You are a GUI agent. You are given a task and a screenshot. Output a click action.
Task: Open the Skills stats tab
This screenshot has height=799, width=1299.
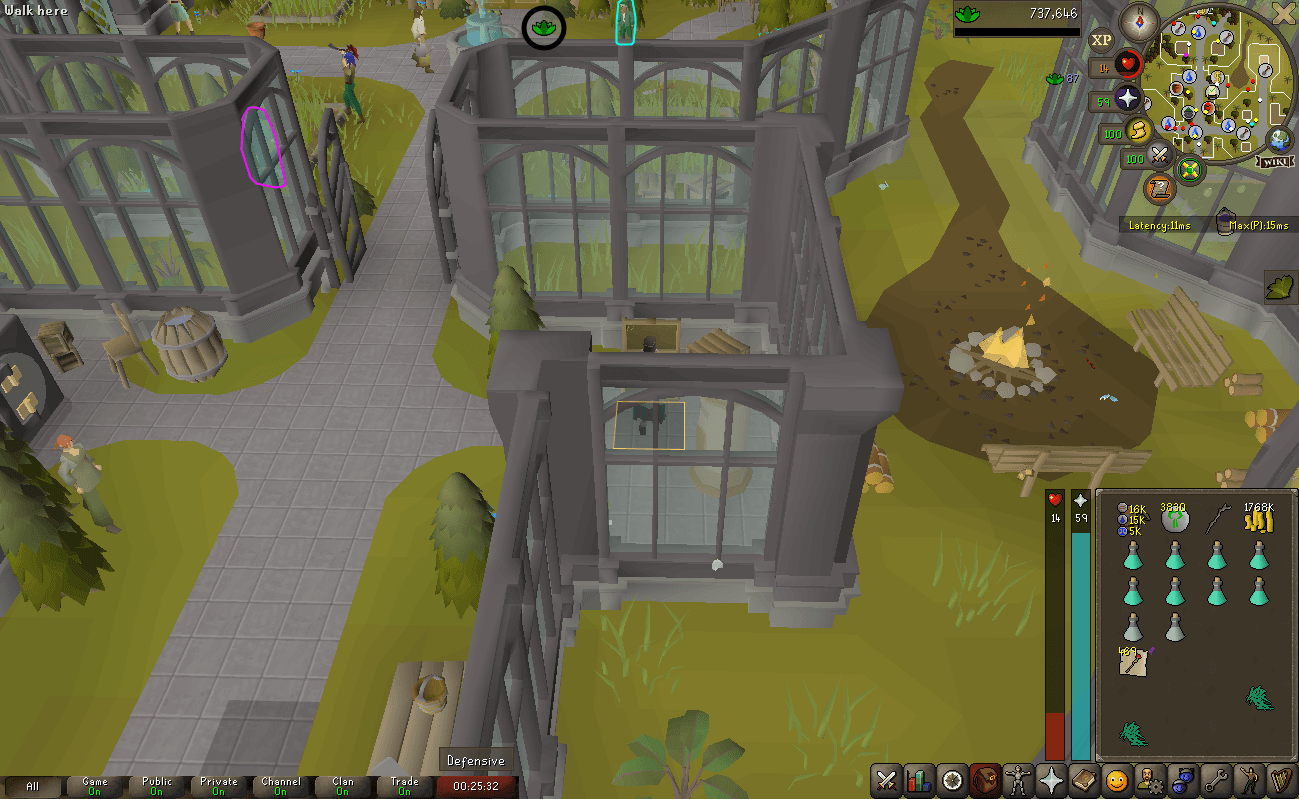918,780
